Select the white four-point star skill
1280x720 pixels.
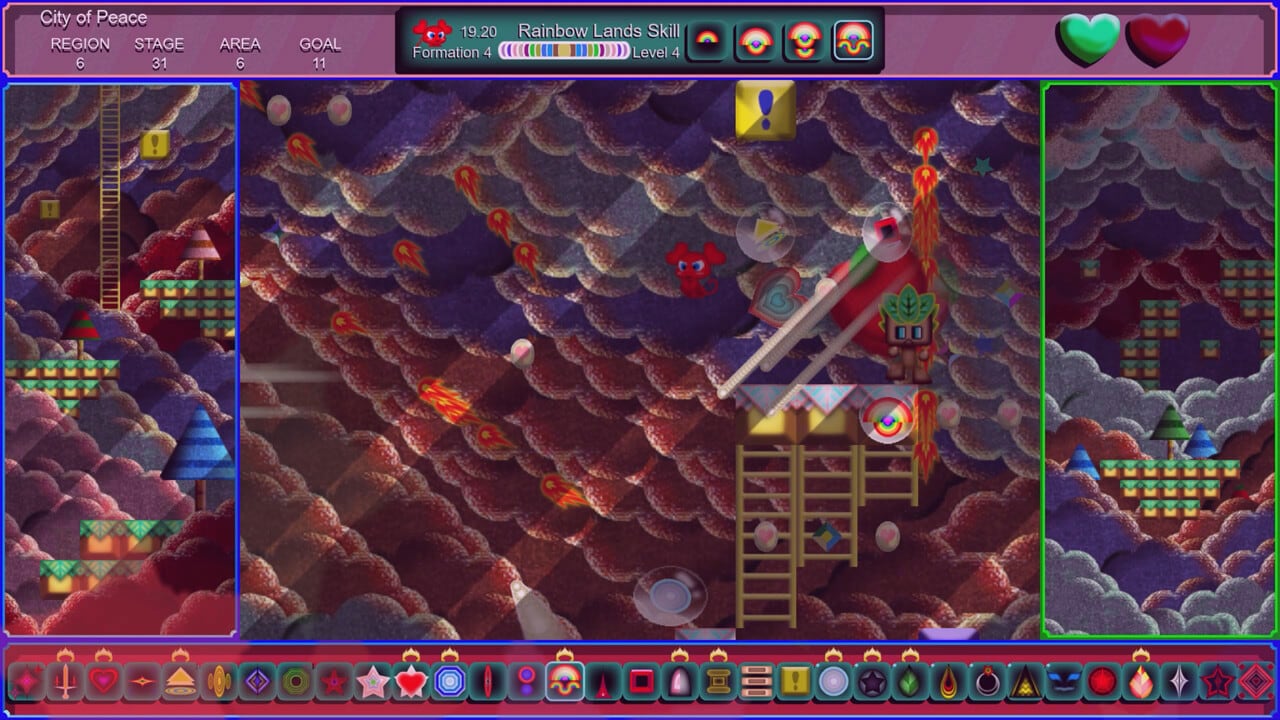pos(1179,682)
